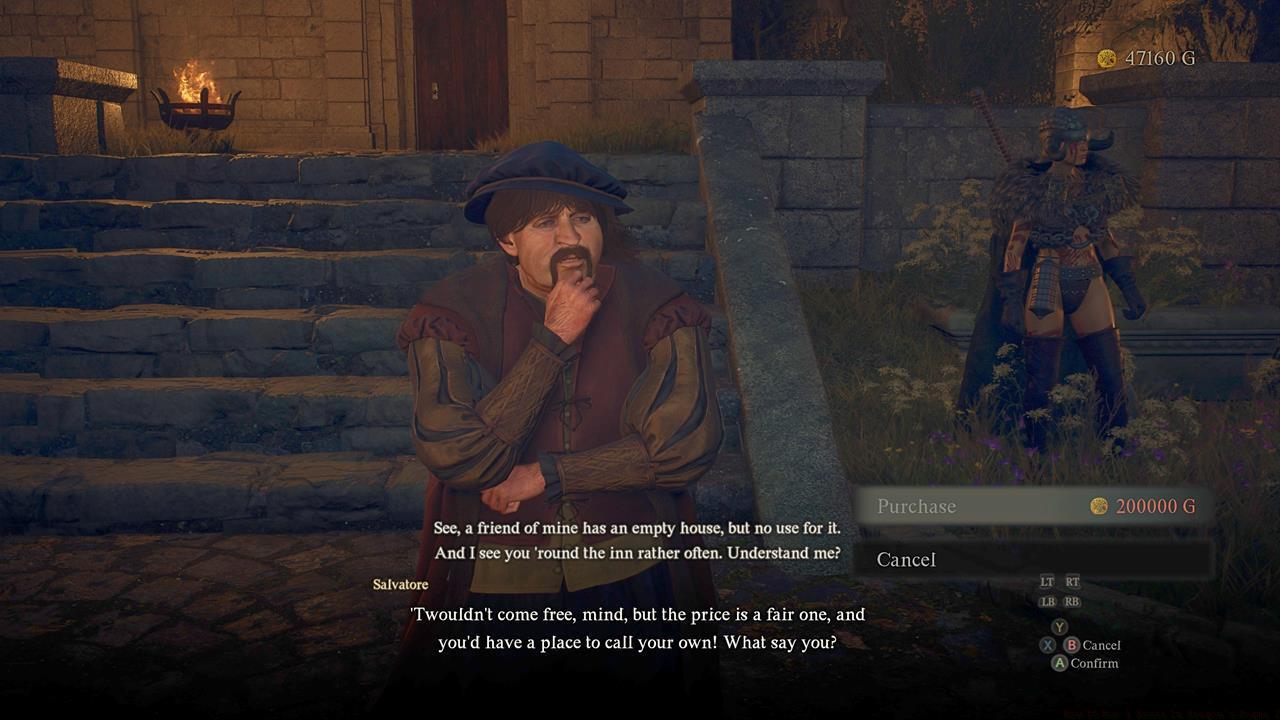Click the yellow Y button prompt icon
The image size is (1280, 720).
(x=1060, y=626)
